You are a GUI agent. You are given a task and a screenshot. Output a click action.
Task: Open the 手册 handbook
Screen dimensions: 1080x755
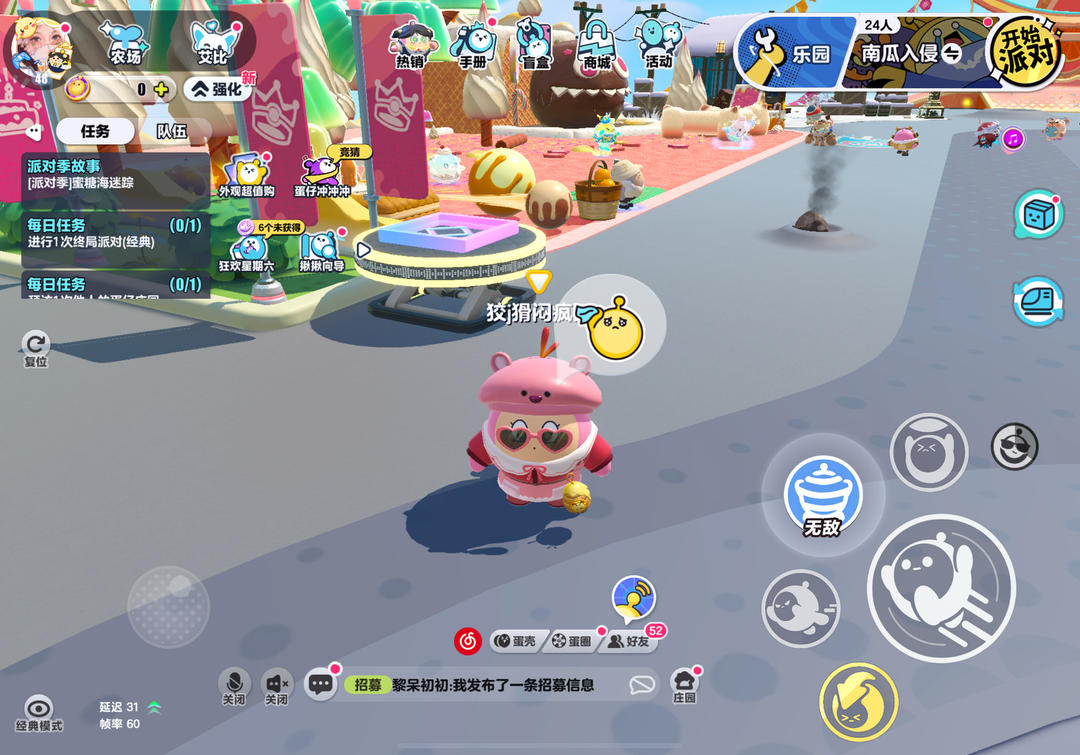(472, 46)
